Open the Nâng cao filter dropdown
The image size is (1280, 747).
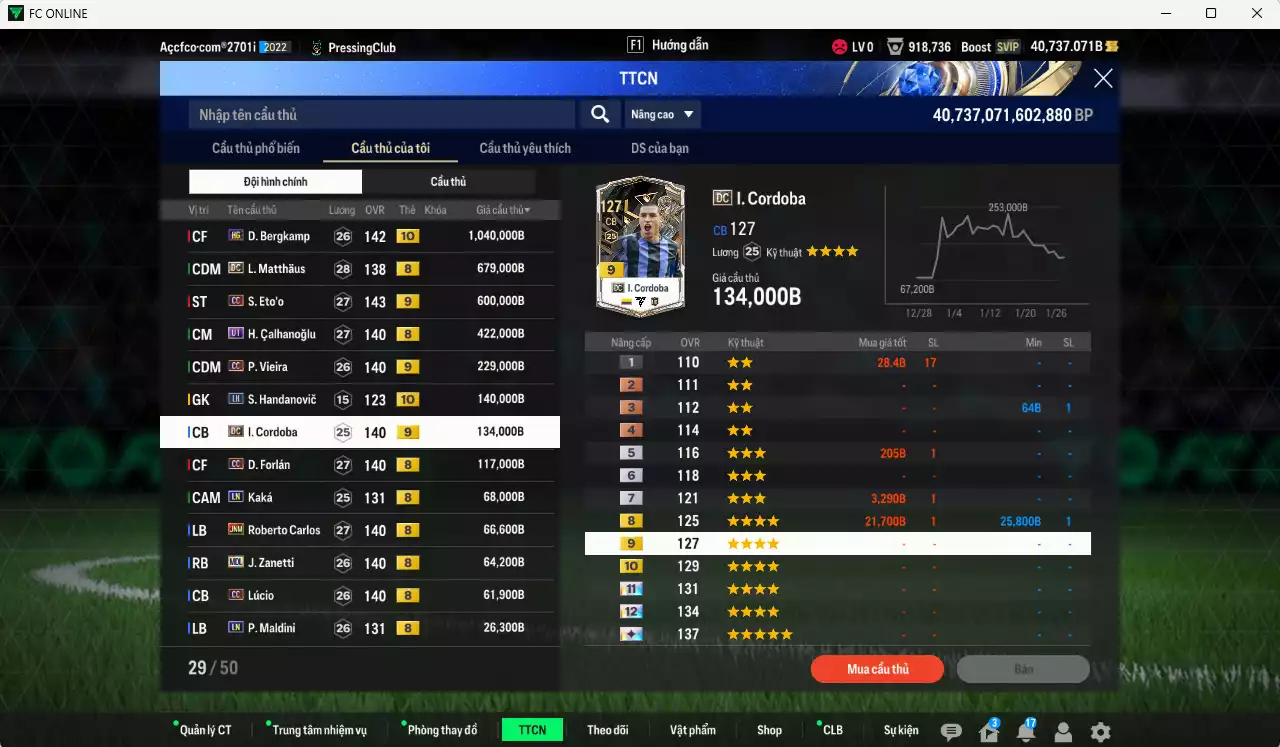tap(662, 114)
